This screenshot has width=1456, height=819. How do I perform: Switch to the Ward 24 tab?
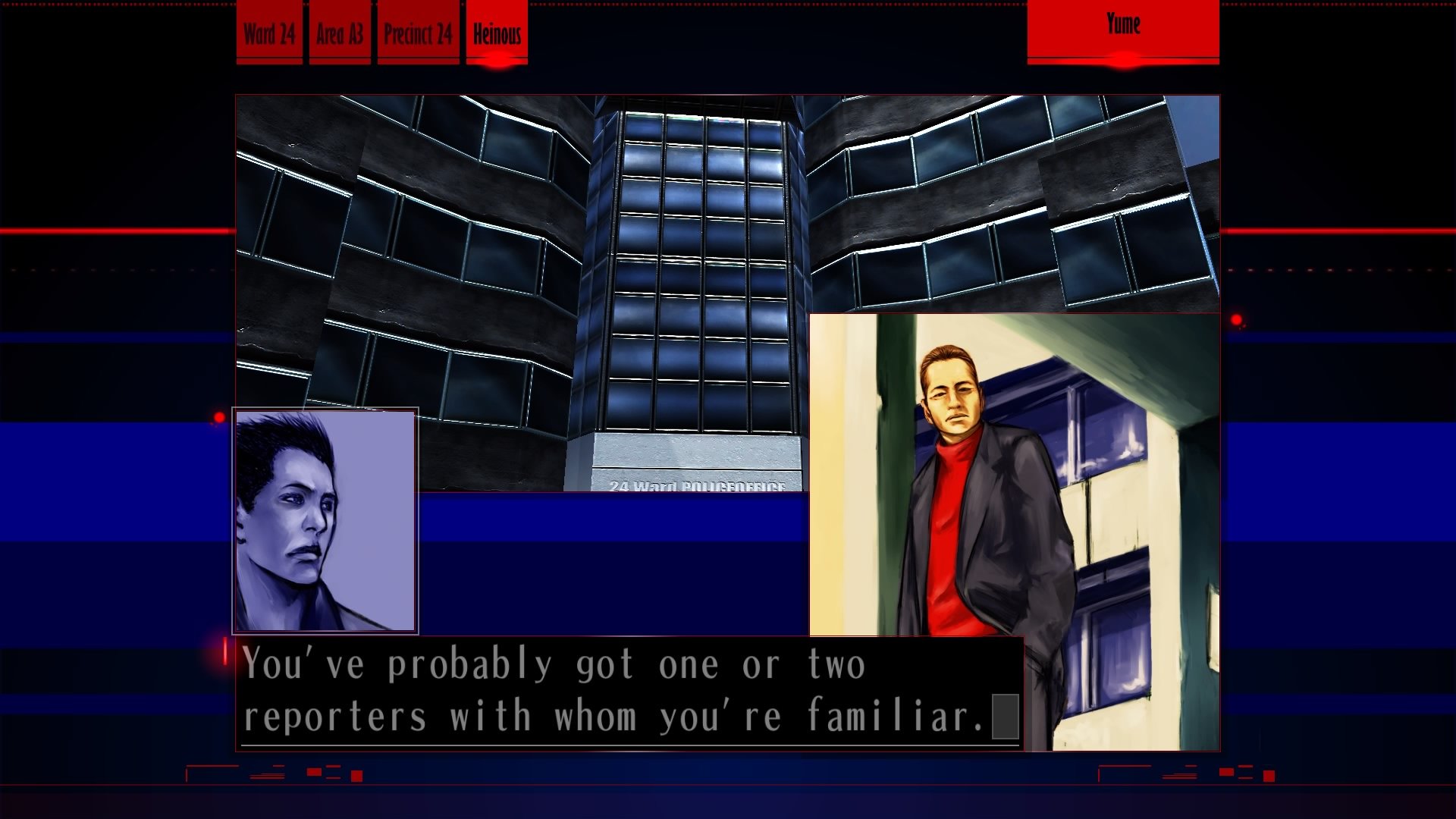click(x=268, y=33)
